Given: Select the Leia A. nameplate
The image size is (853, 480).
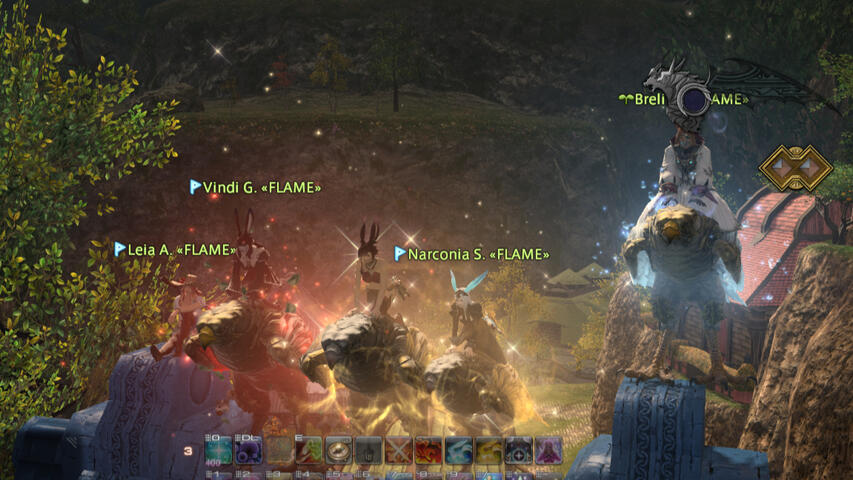Looking at the screenshot, I should tap(181, 250).
